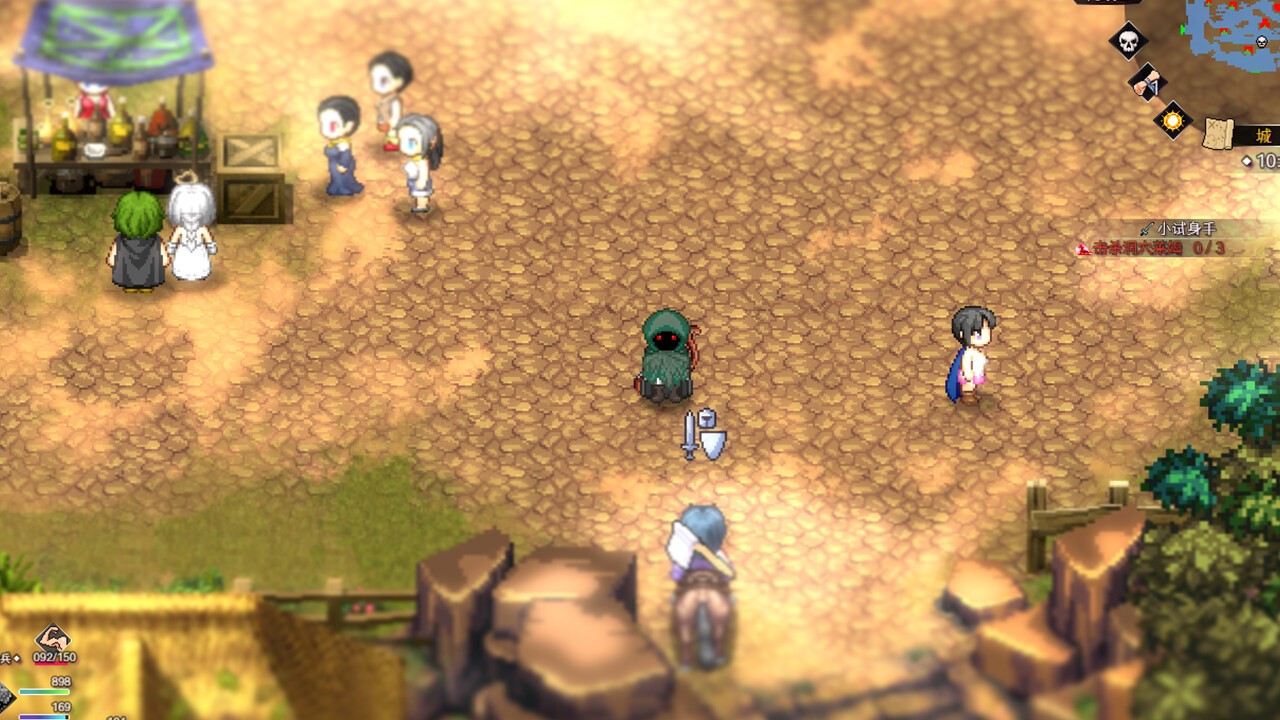Toggle the diamond marker next to 103 counter

1248,159
